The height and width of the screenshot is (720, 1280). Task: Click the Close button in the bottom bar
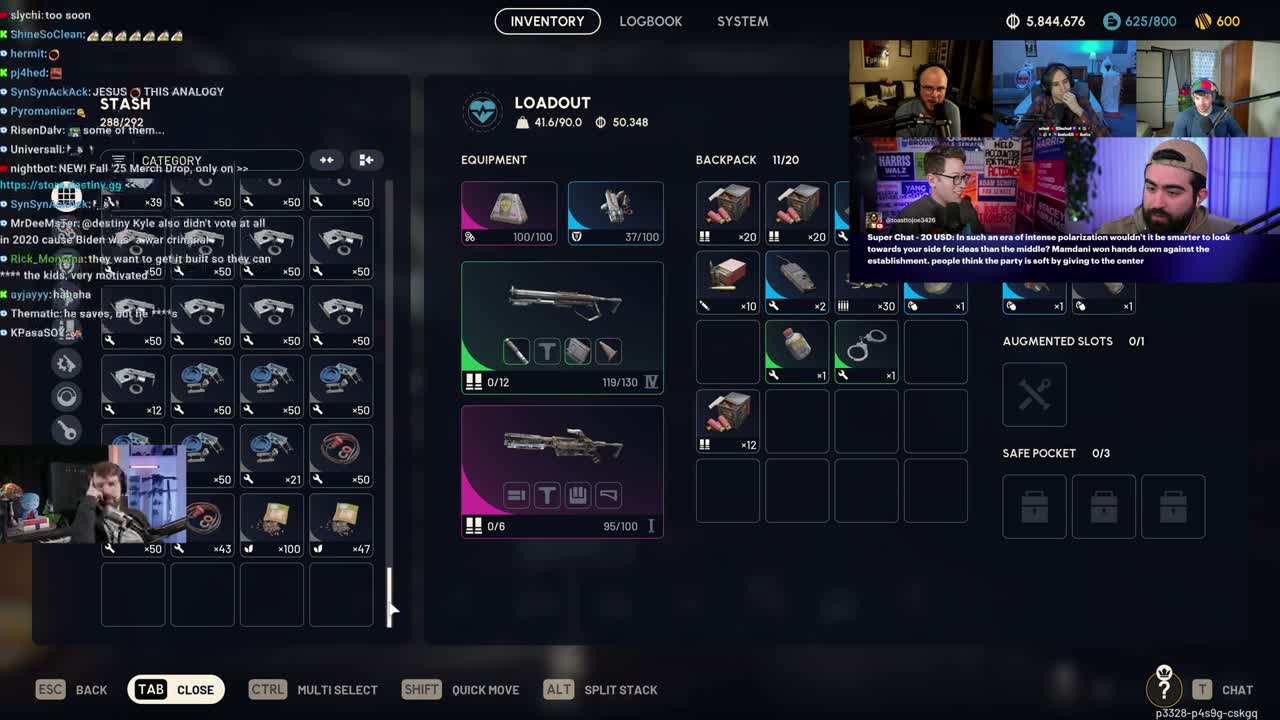point(176,689)
